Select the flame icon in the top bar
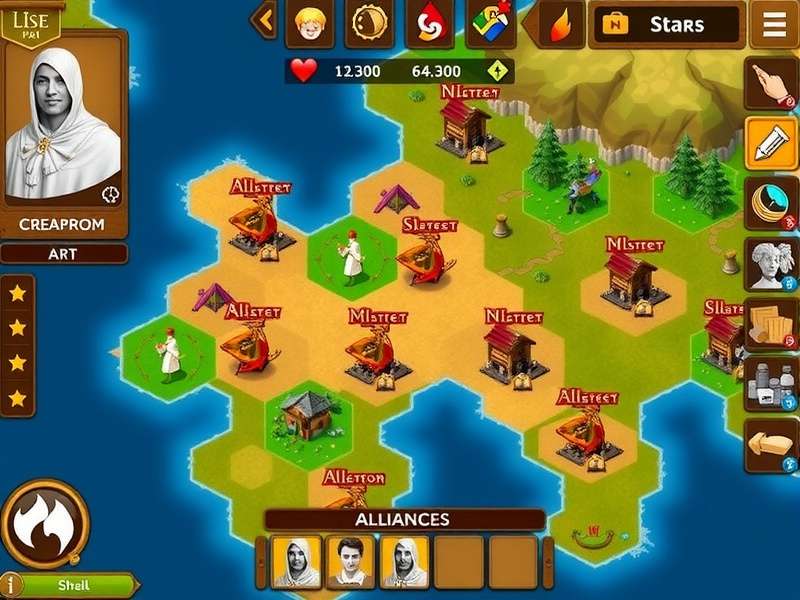800x600 pixels. (560, 25)
